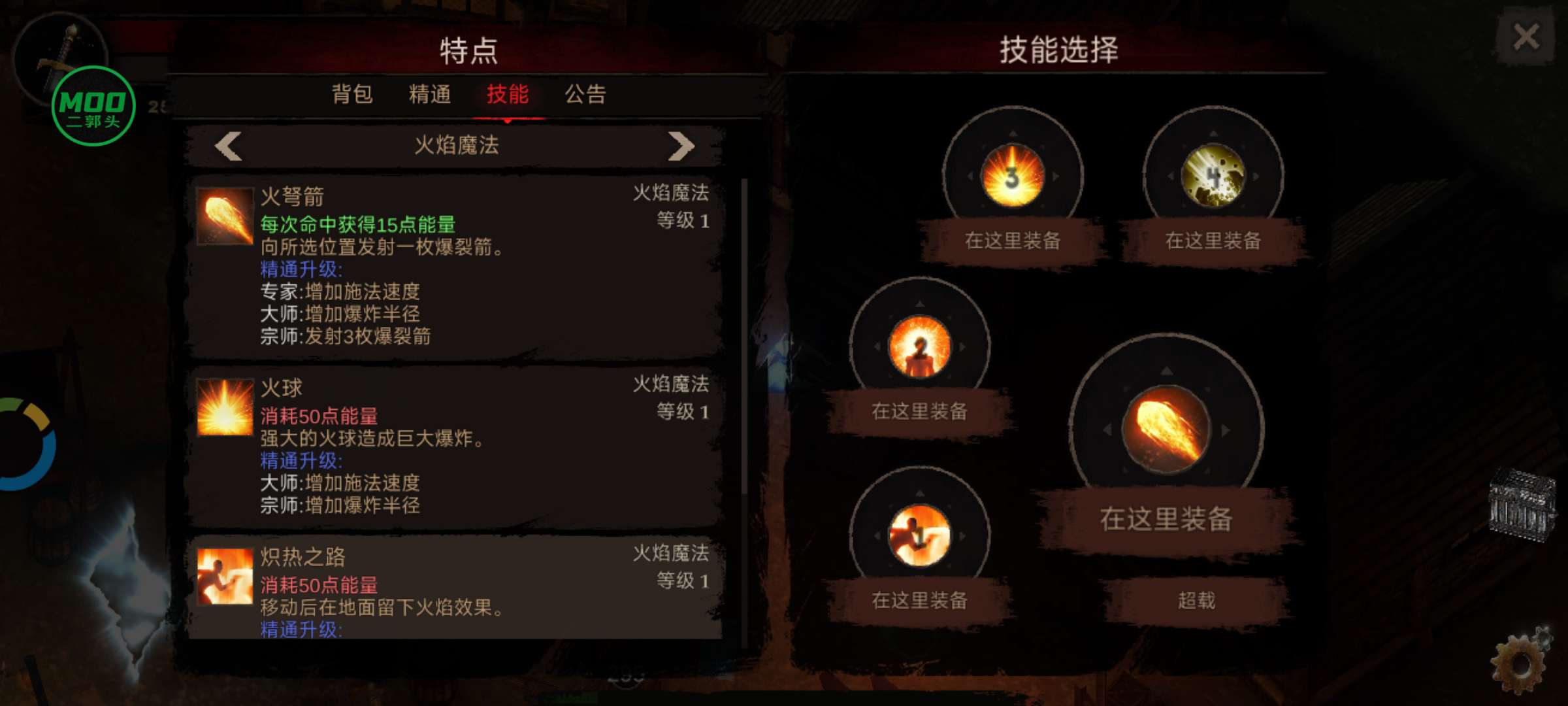Go to next magic school with right arrow

tap(681, 146)
